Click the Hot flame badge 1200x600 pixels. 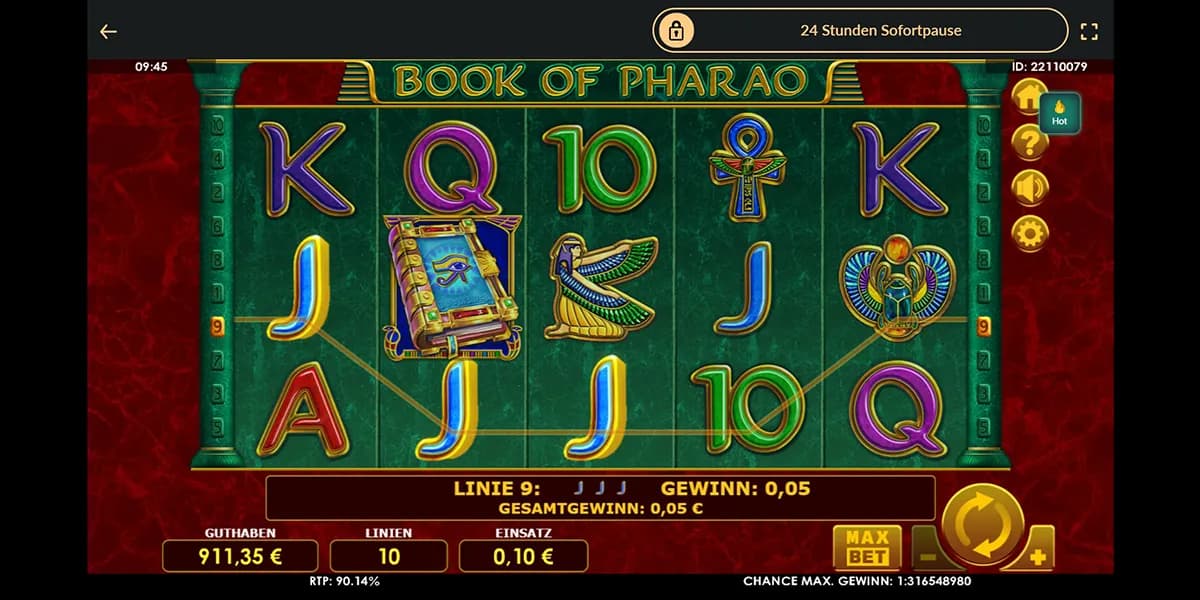tap(1060, 113)
